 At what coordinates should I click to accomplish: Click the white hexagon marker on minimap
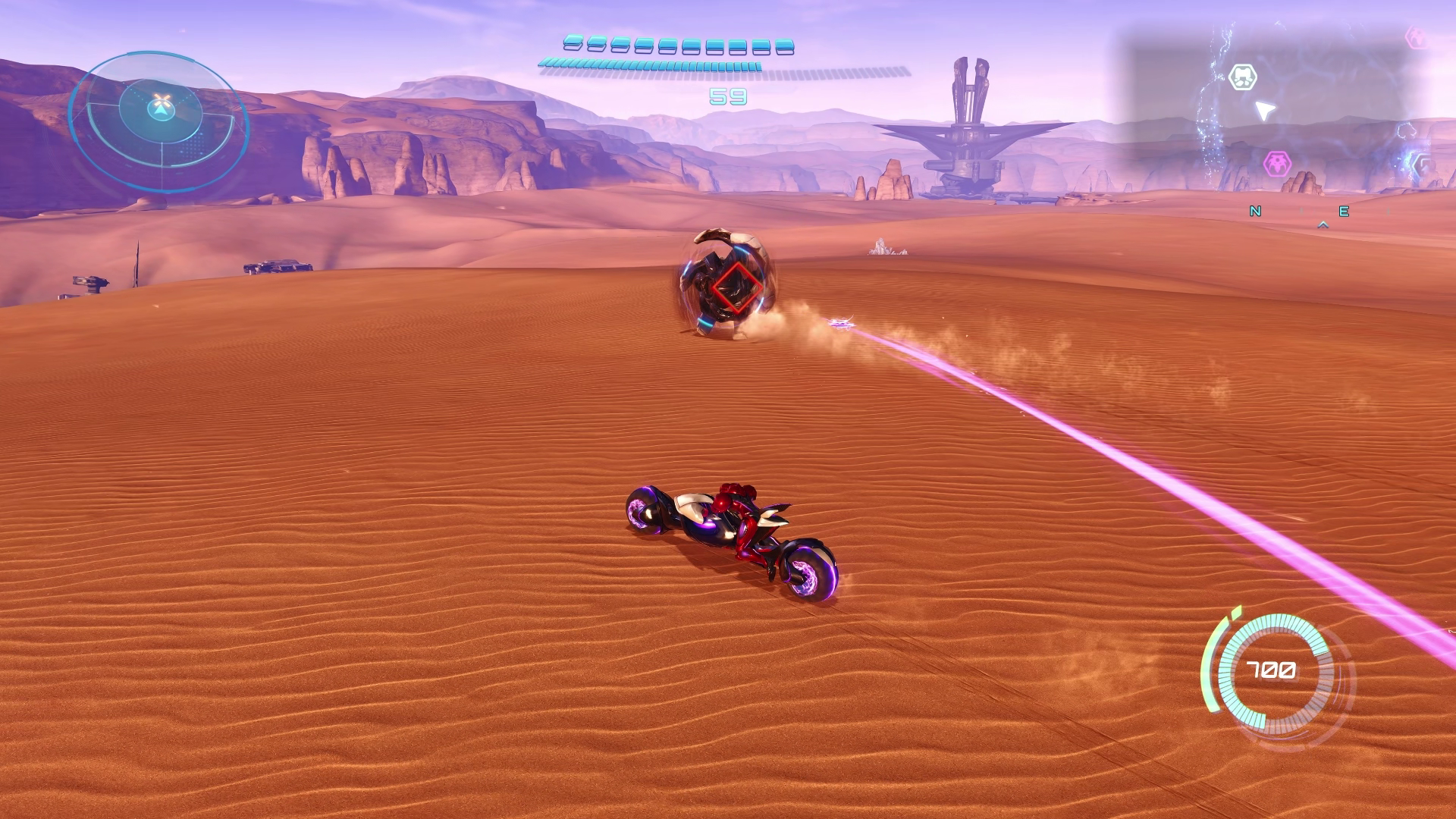click(x=1243, y=77)
